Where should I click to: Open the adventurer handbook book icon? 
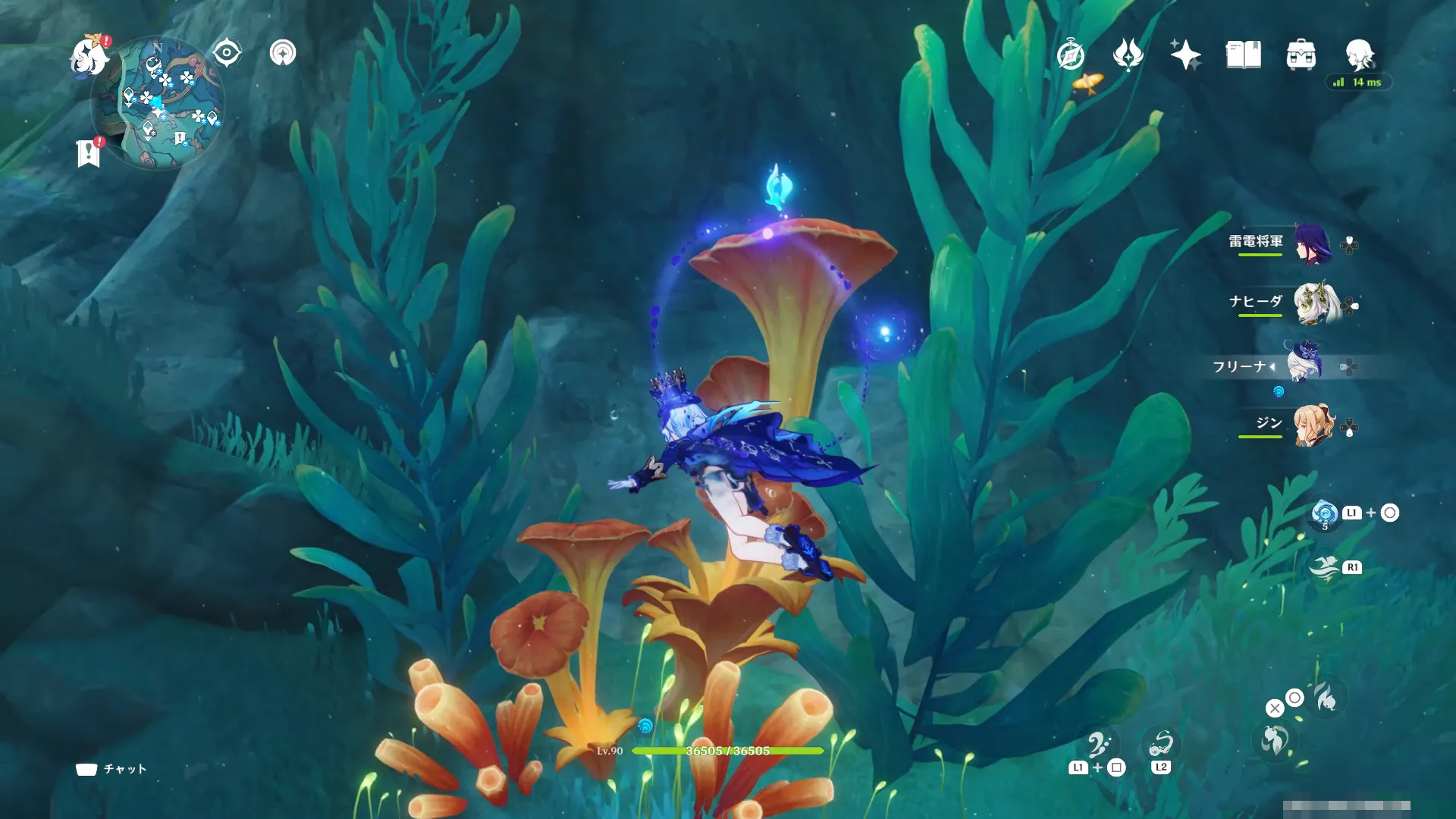click(1243, 55)
